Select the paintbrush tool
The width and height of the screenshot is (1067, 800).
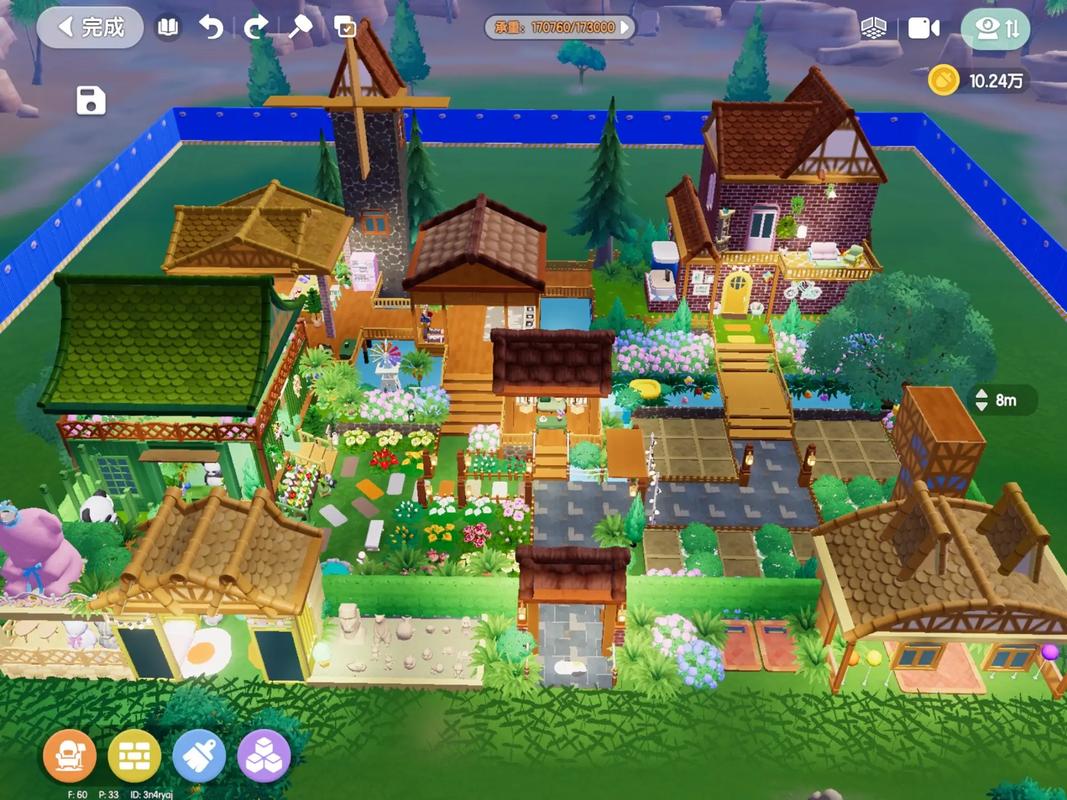[199, 757]
